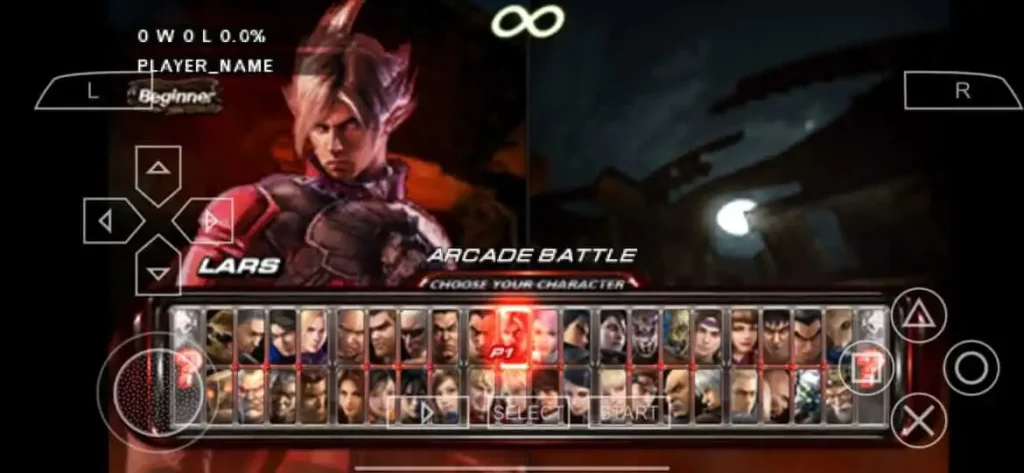Select the pink-haired Alisa portrait
The image size is (1024, 473).
(x=546, y=335)
